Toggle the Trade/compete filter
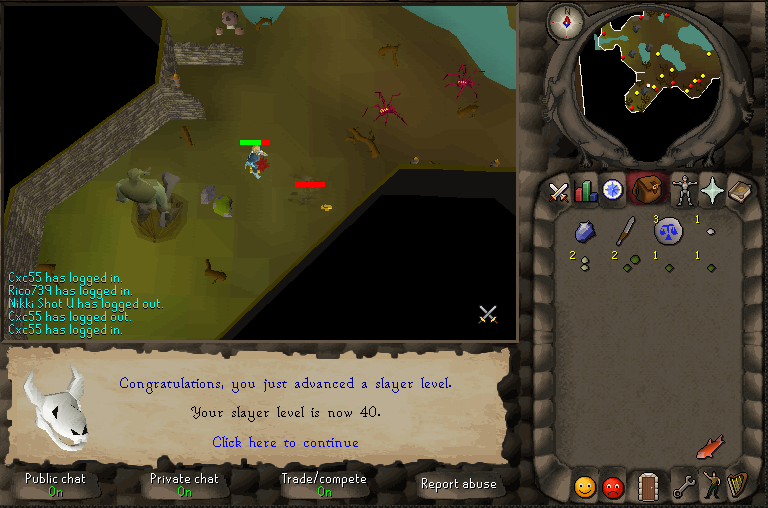Image resolution: width=768 pixels, height=508 pixels. [323, 485]
